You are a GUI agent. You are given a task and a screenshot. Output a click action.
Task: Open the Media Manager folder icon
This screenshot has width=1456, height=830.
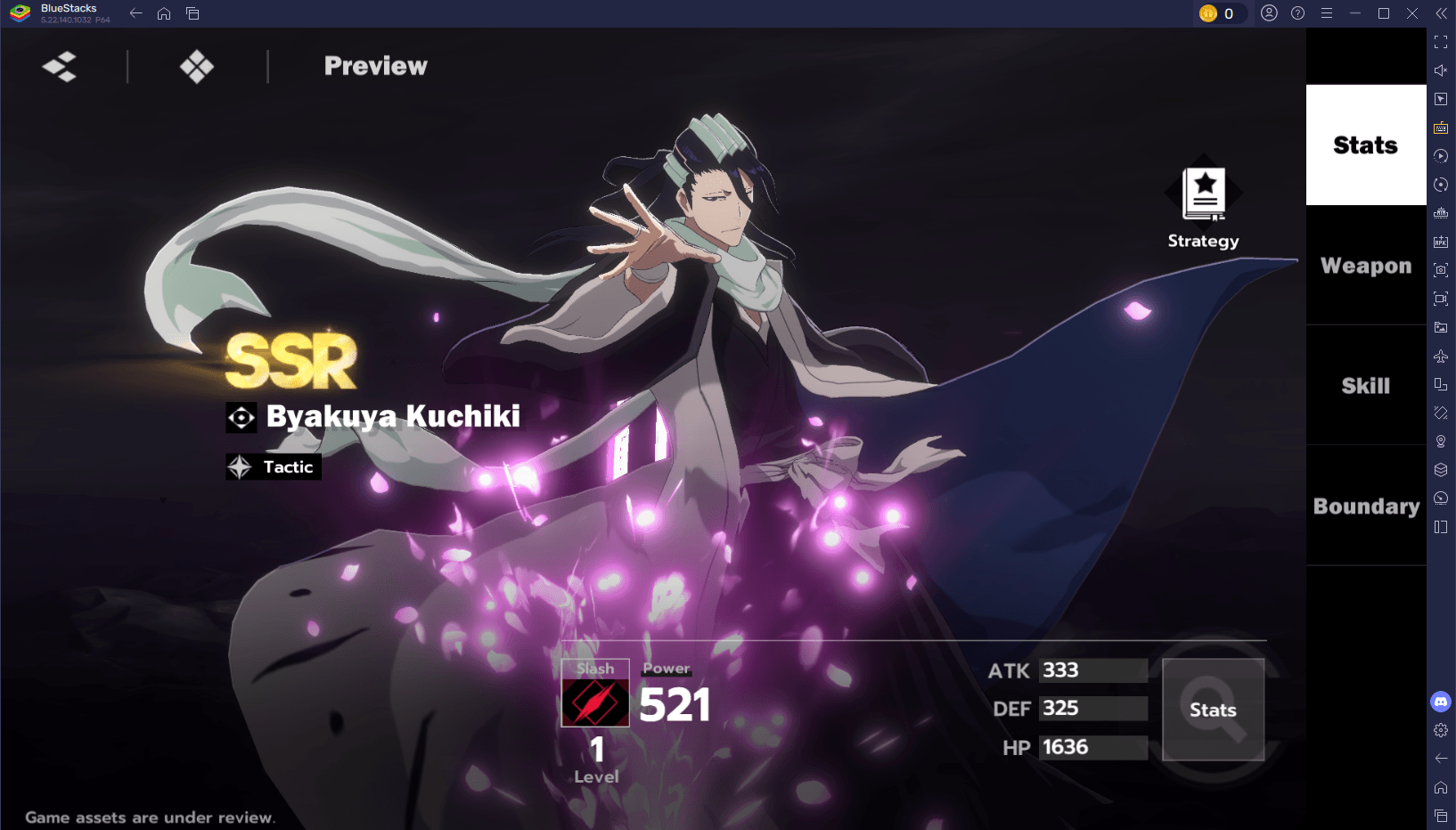(1441, 327)
